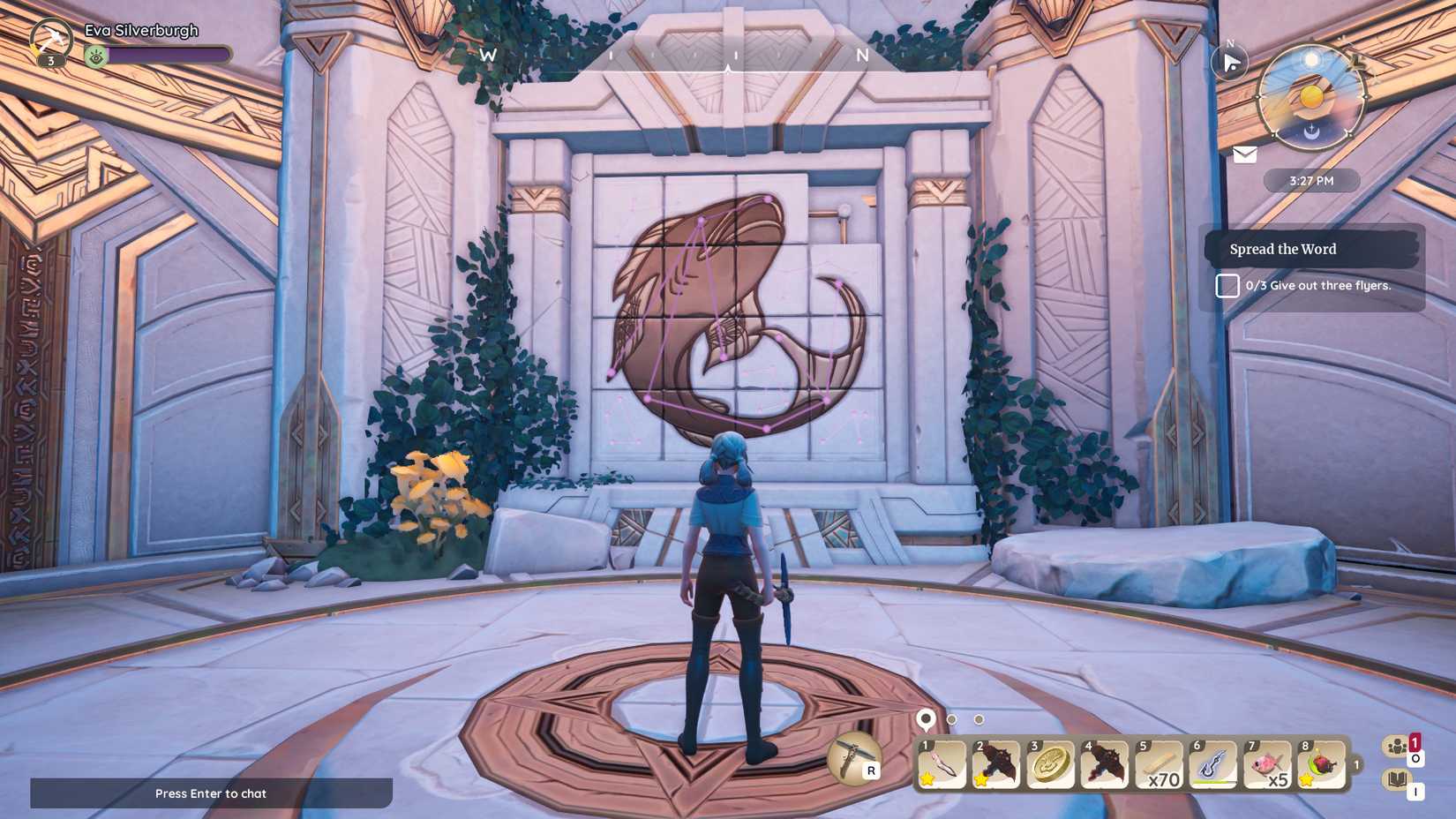Click the 3:27 PM time display
Screen dimensions: 1456x819
1312,180
